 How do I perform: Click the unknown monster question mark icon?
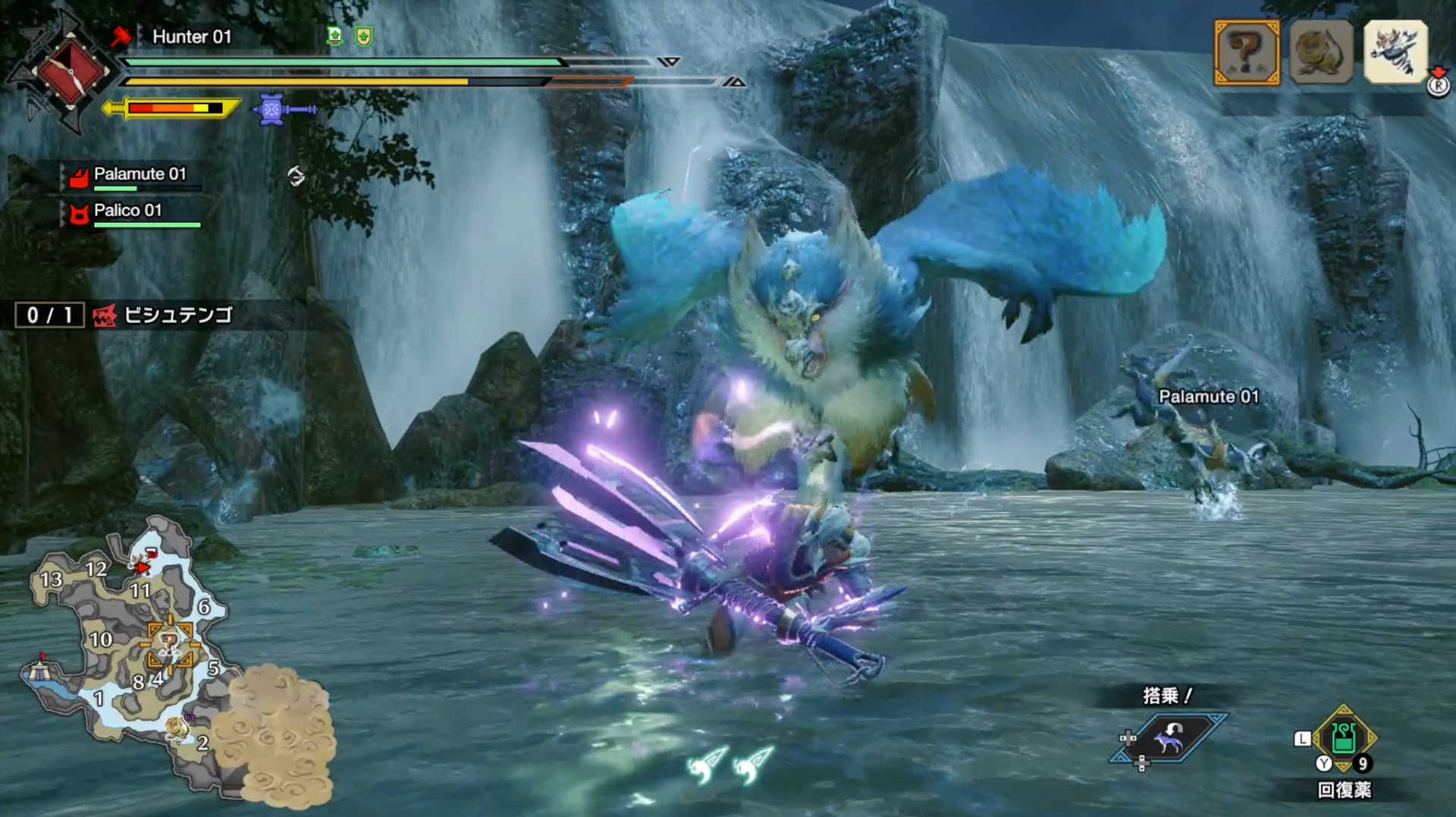[x=1246, y=52]
